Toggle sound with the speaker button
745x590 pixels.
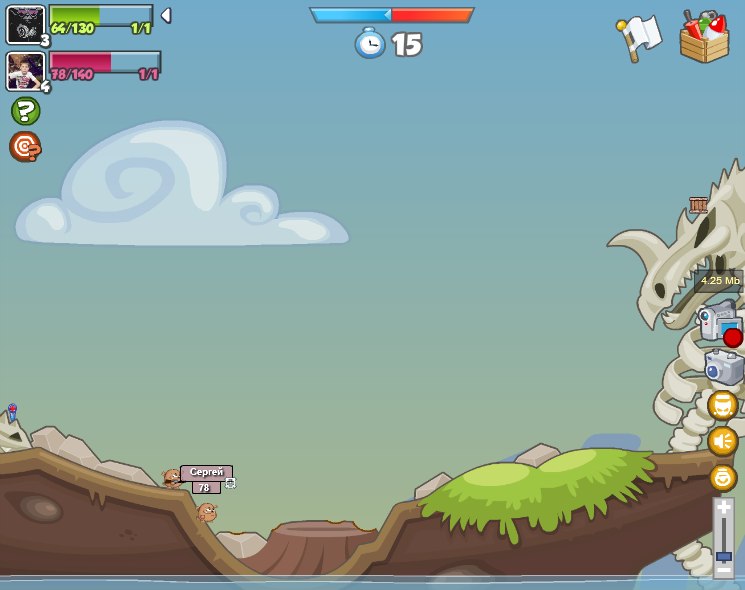click(723, 441)
